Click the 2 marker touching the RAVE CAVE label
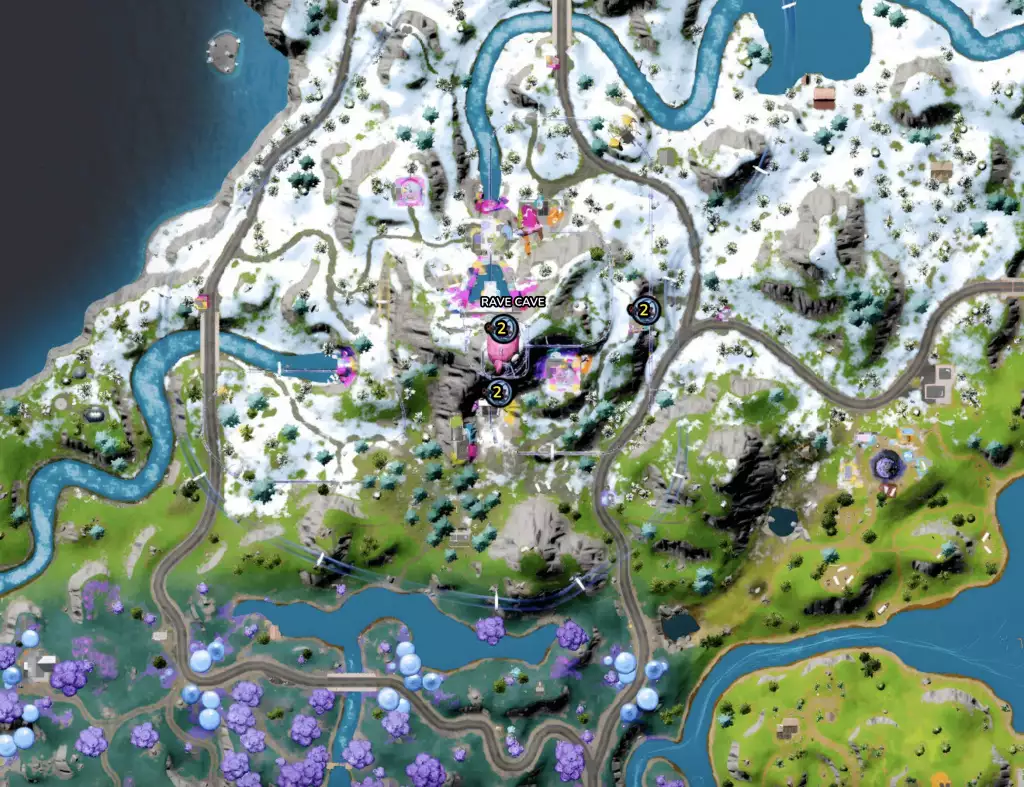 click(500, 327)
